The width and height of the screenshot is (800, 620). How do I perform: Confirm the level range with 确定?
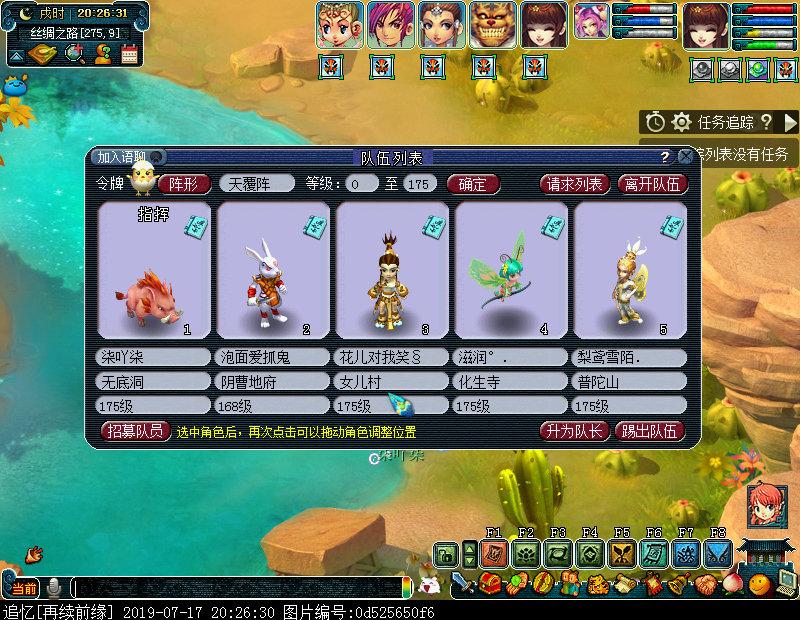point(471,184)
